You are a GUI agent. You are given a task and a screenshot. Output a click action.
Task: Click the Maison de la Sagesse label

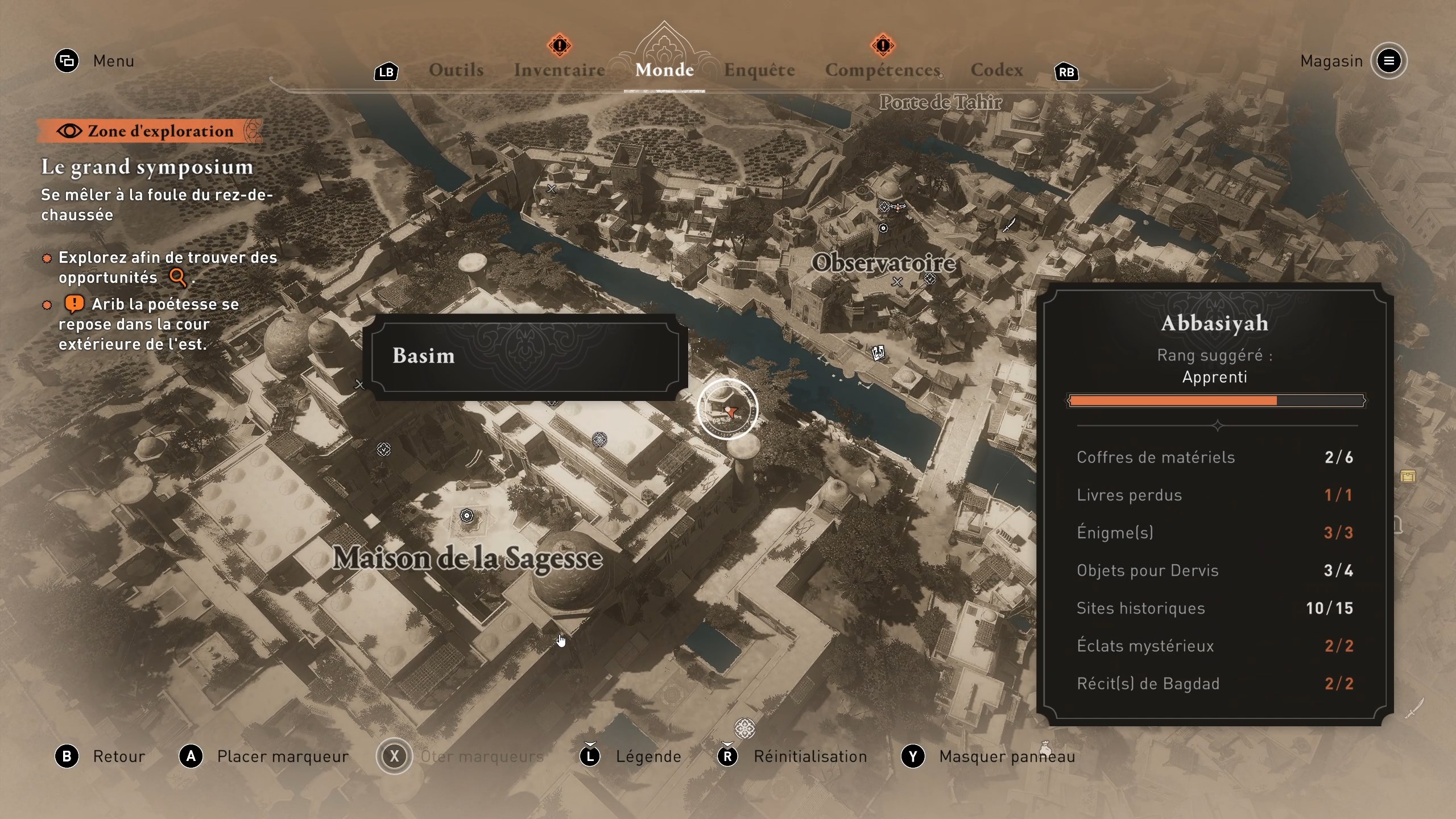[467, 558]
